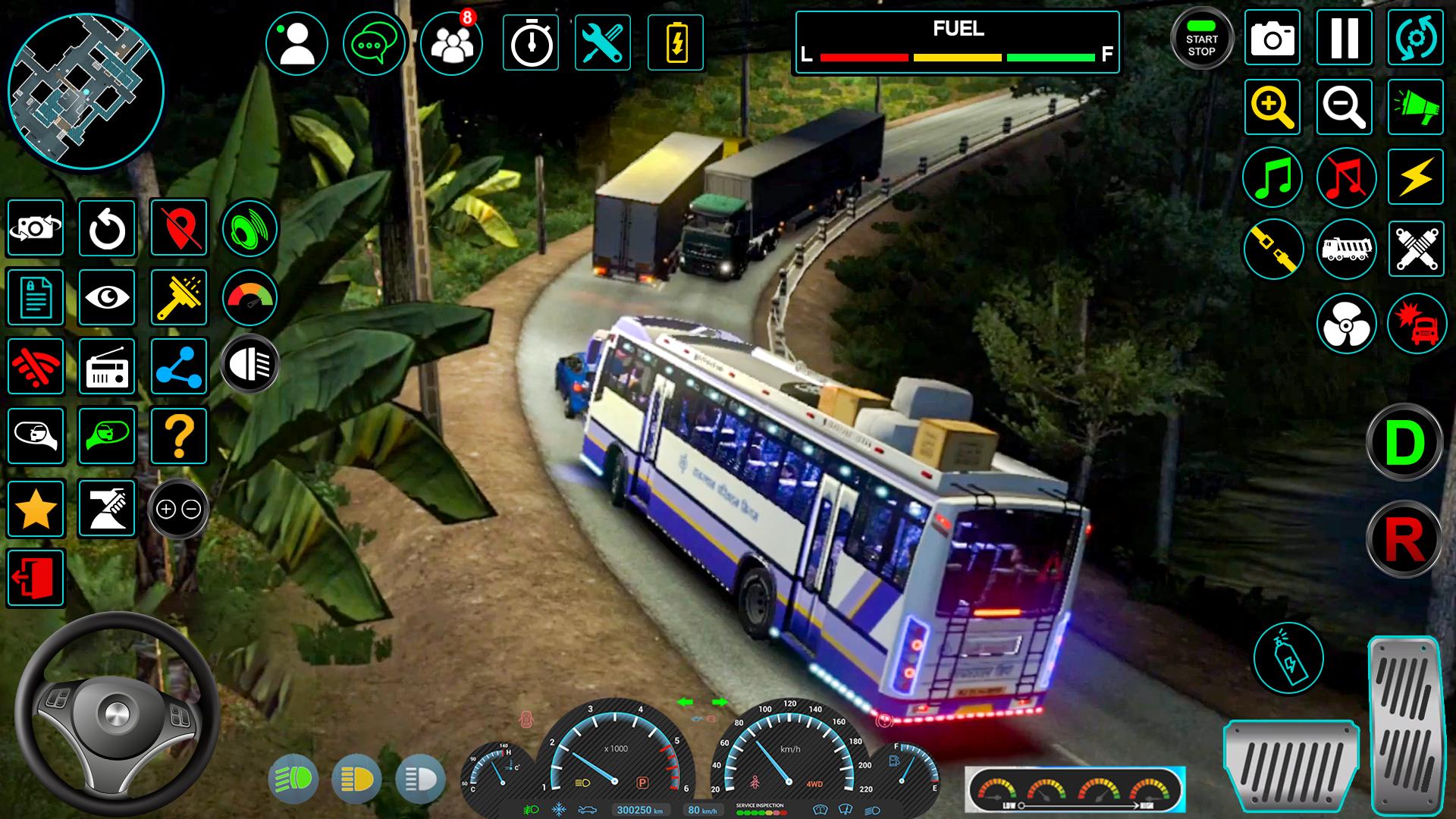Pause the game
This screenshot has height=819, width=1456.
pyautogui.click(x=1344, y=37)
